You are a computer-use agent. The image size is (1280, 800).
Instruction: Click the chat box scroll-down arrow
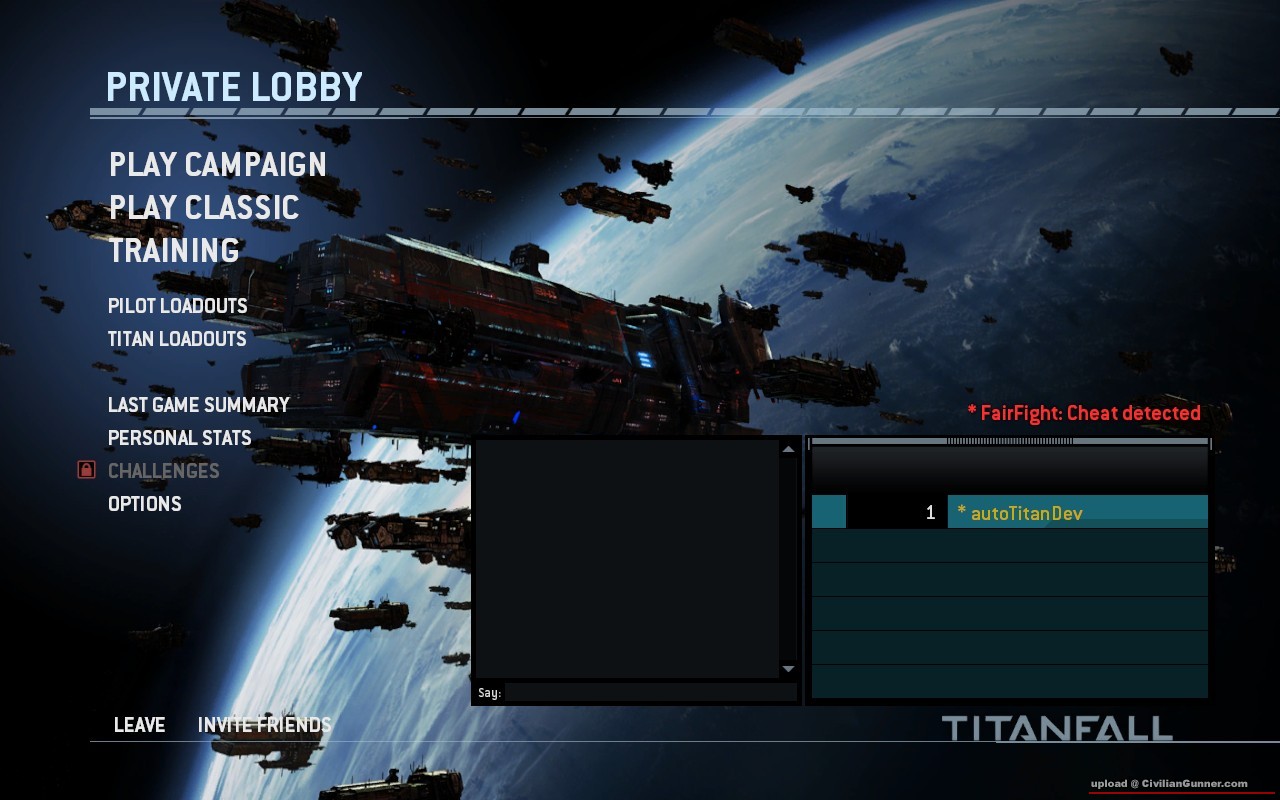point(788,669)
